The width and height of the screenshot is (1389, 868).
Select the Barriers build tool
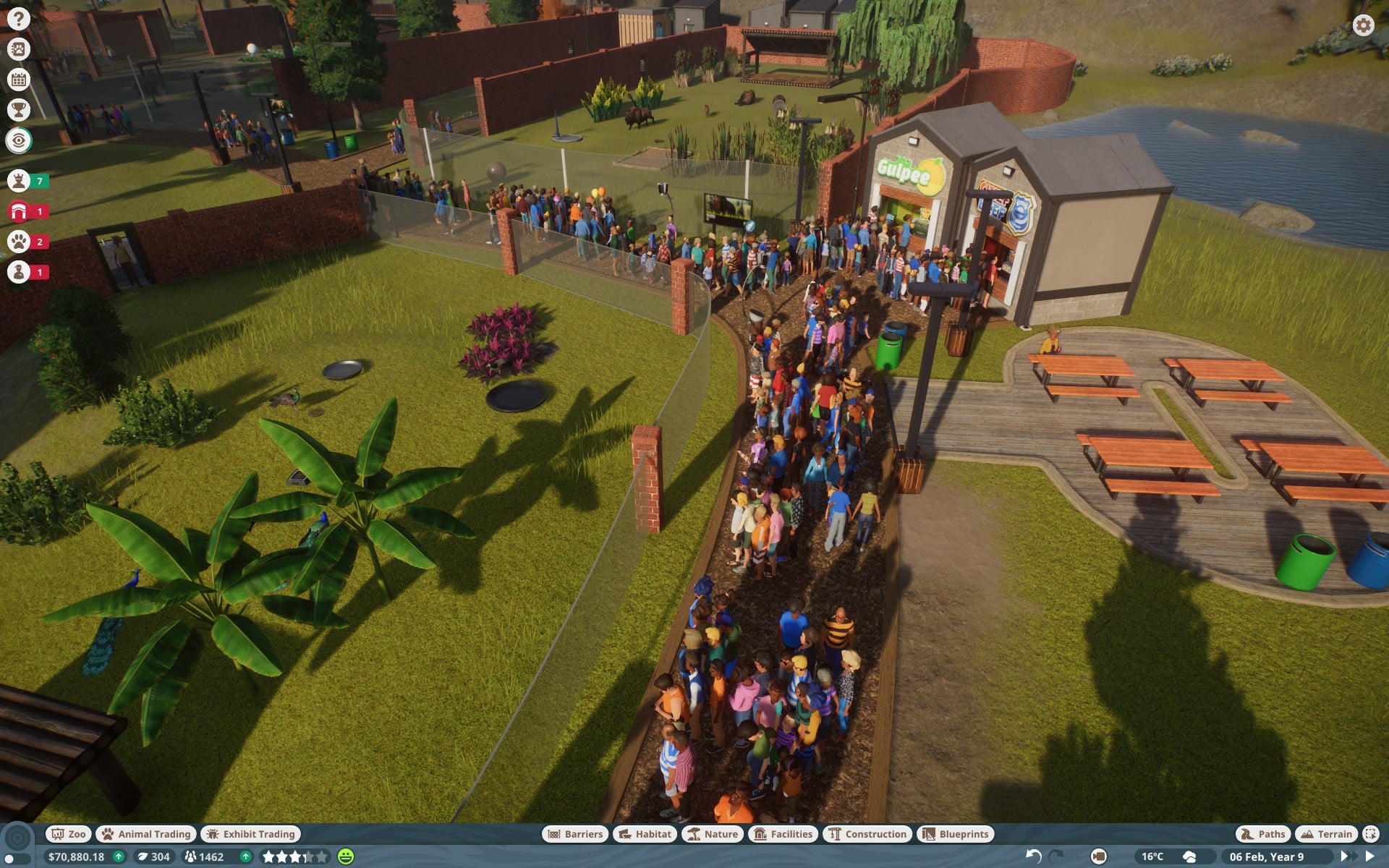(575, 834)
